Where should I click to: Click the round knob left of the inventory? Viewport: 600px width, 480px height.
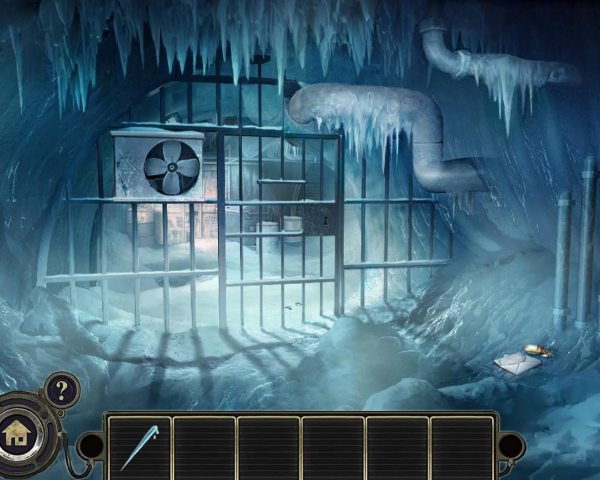[91, 446]
